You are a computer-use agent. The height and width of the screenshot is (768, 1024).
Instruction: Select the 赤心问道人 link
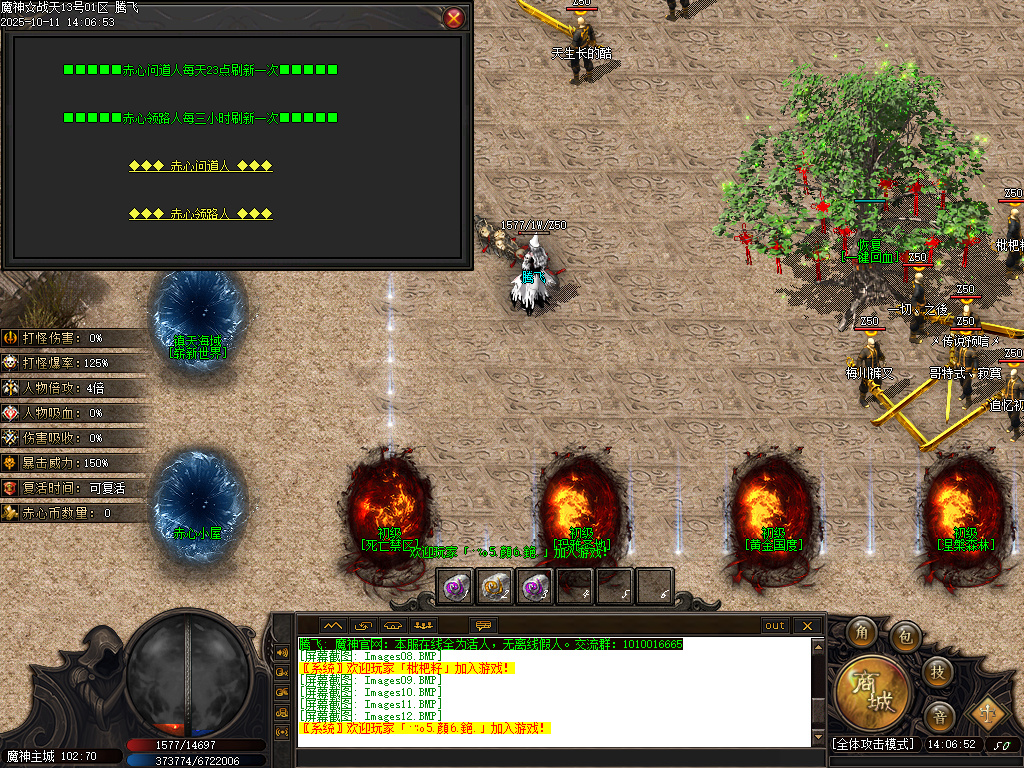tap(200, 166)
